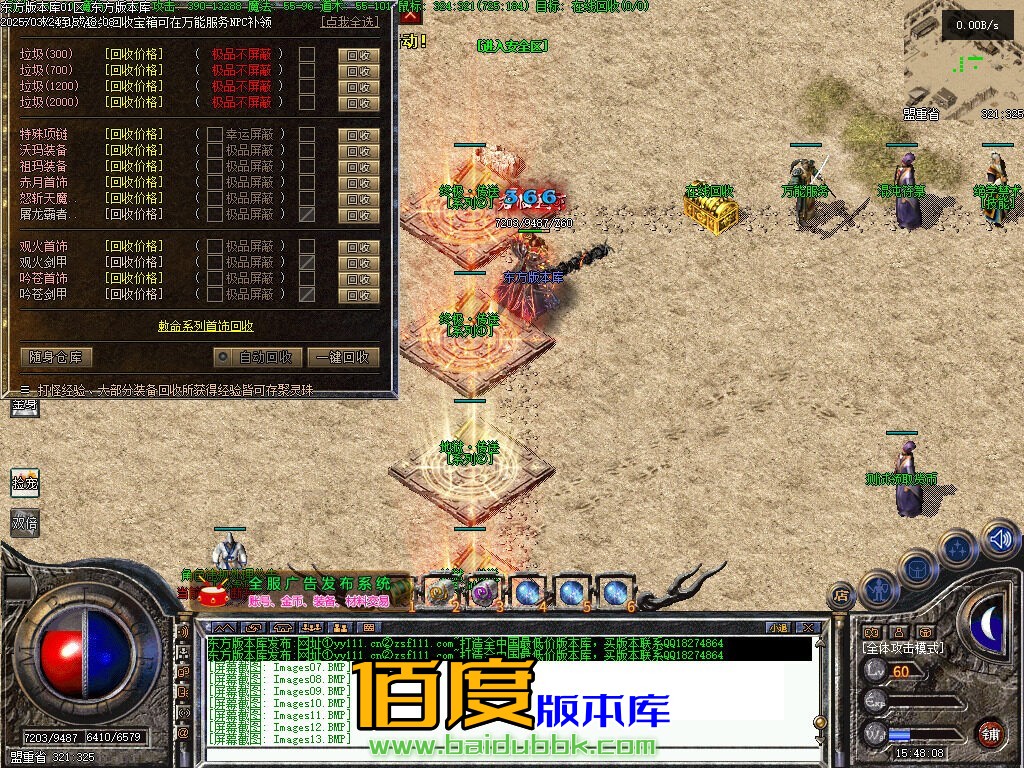
Task: Recycle the 屠龙霸者 equipment row
Action: click(358, 215)
